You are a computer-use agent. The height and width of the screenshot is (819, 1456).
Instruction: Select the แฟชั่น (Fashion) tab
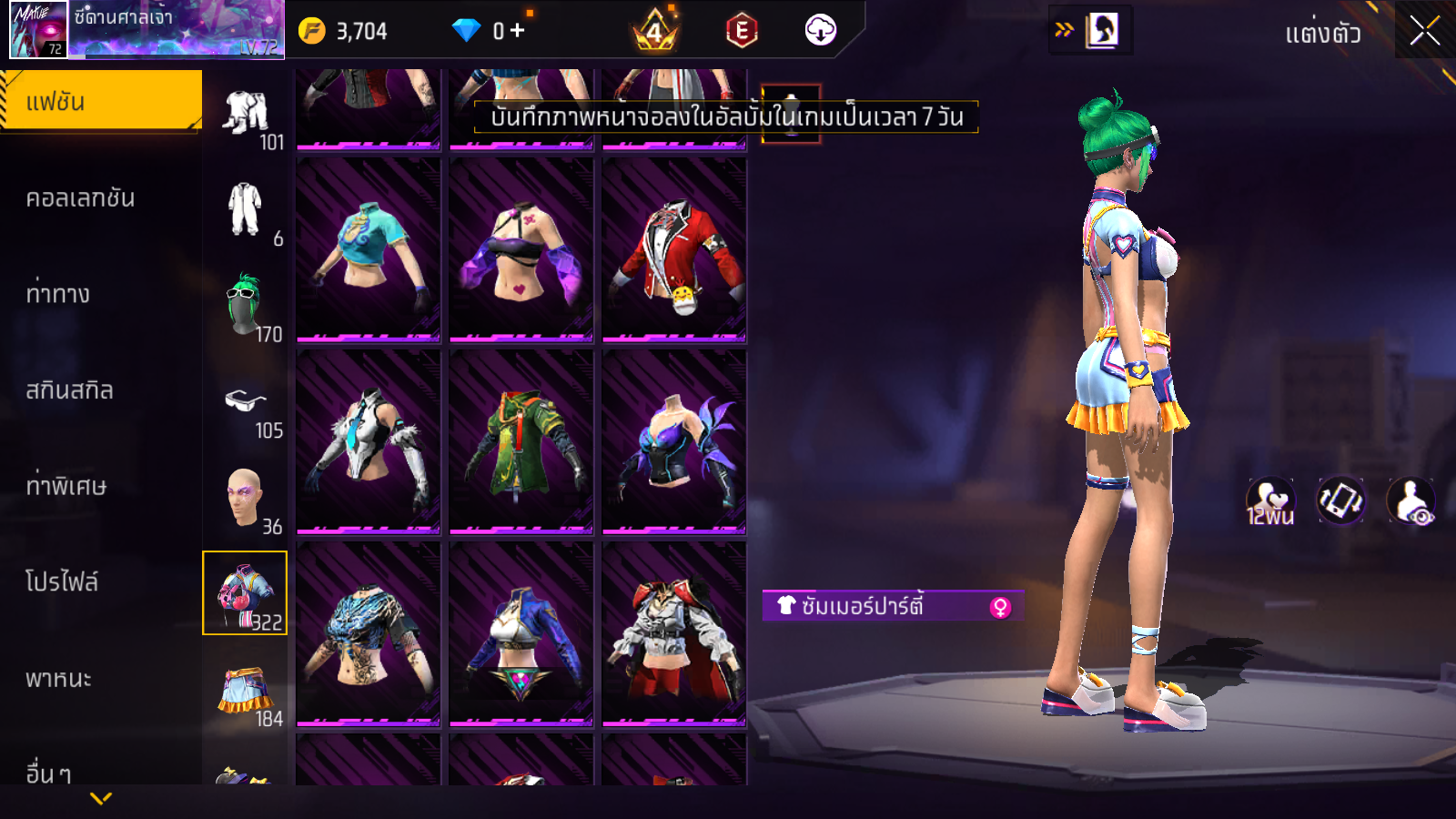[x=101, y=101]
